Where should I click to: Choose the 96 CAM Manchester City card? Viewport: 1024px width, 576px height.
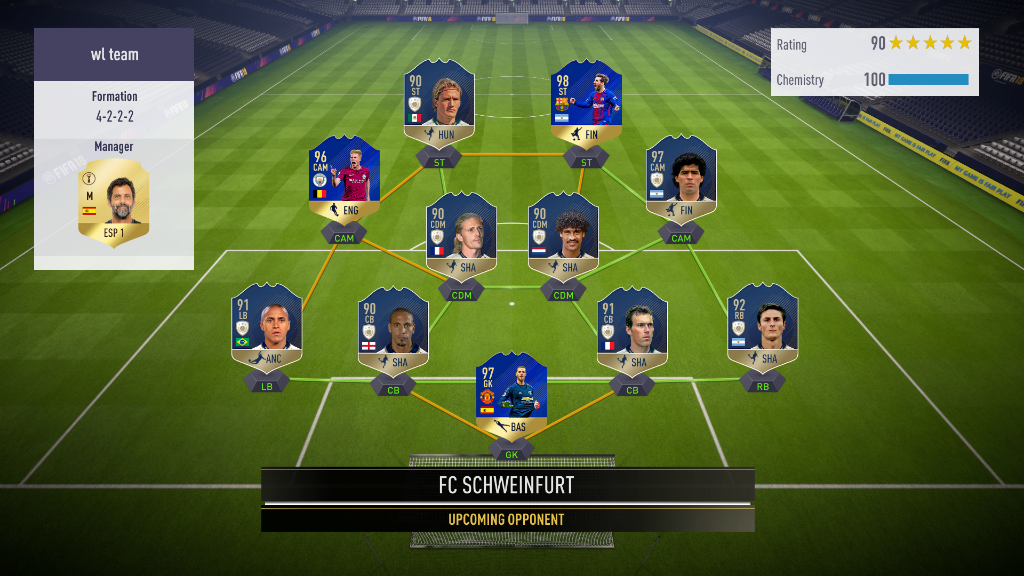344,181
